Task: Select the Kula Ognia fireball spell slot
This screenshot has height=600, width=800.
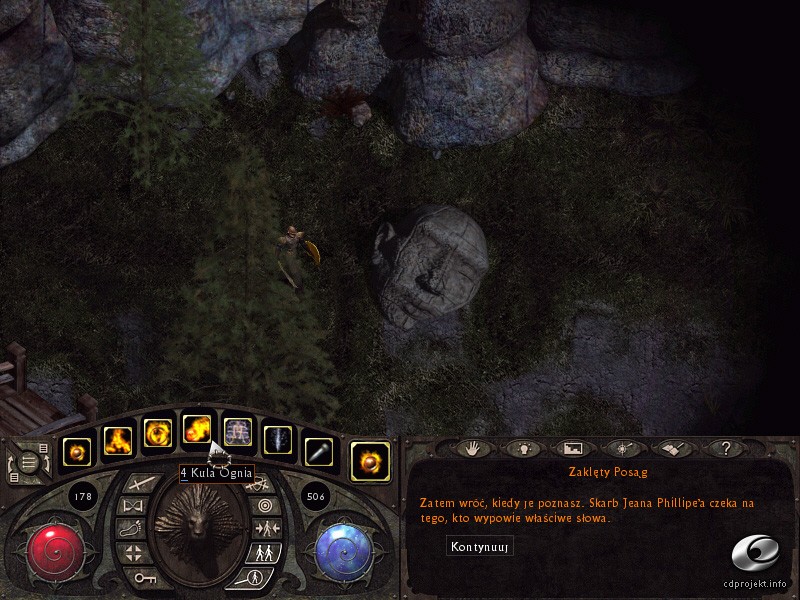Action: pos(196,432)
